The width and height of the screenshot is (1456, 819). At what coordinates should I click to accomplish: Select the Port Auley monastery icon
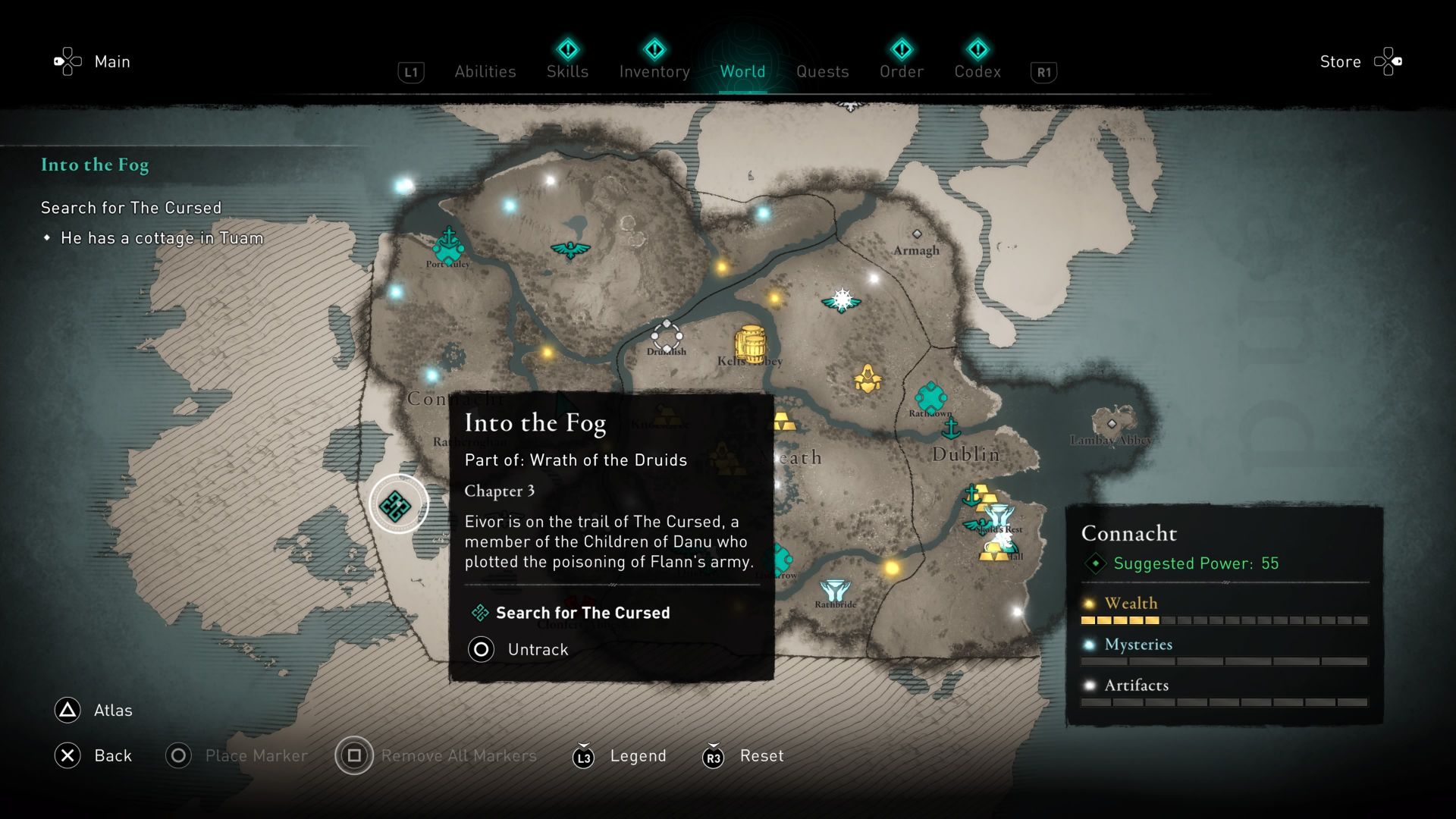point(447,244)
